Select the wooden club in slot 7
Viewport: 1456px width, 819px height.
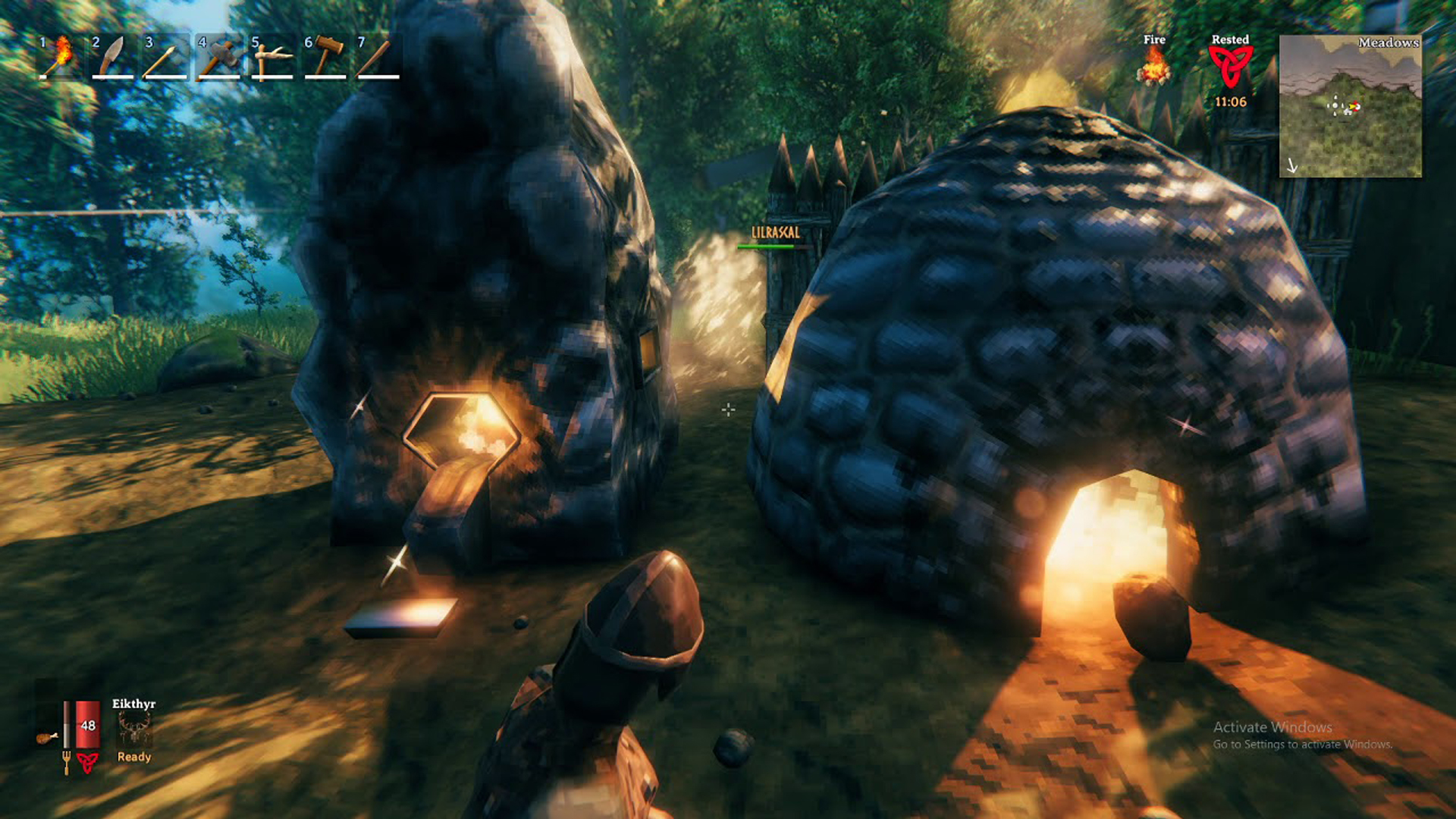coord(378,57)
